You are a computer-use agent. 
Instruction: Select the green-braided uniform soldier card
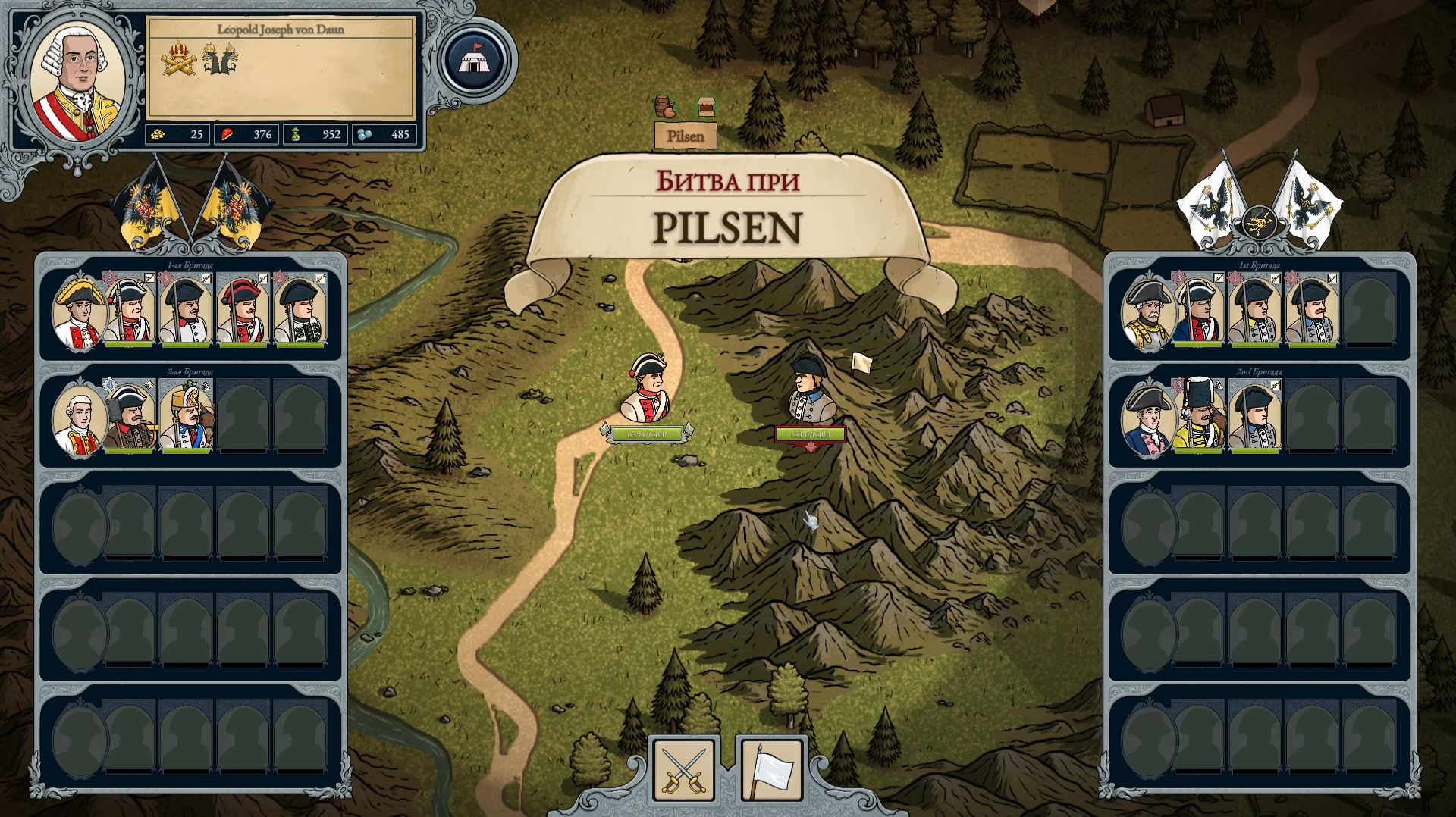point(299,311)
